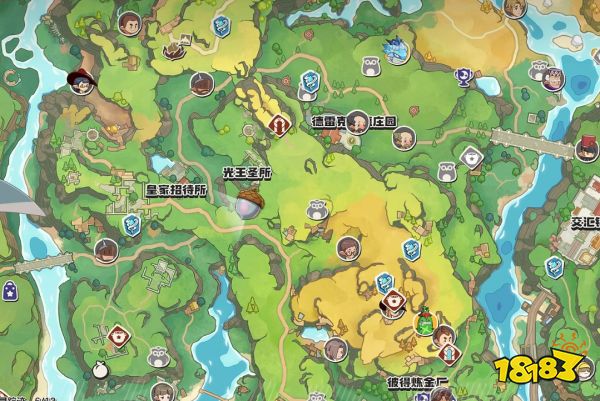Select the 德雷克庄园 location label
Viewport: 600px width, 401px height.
pyautogui.click(x=354, y=122)
